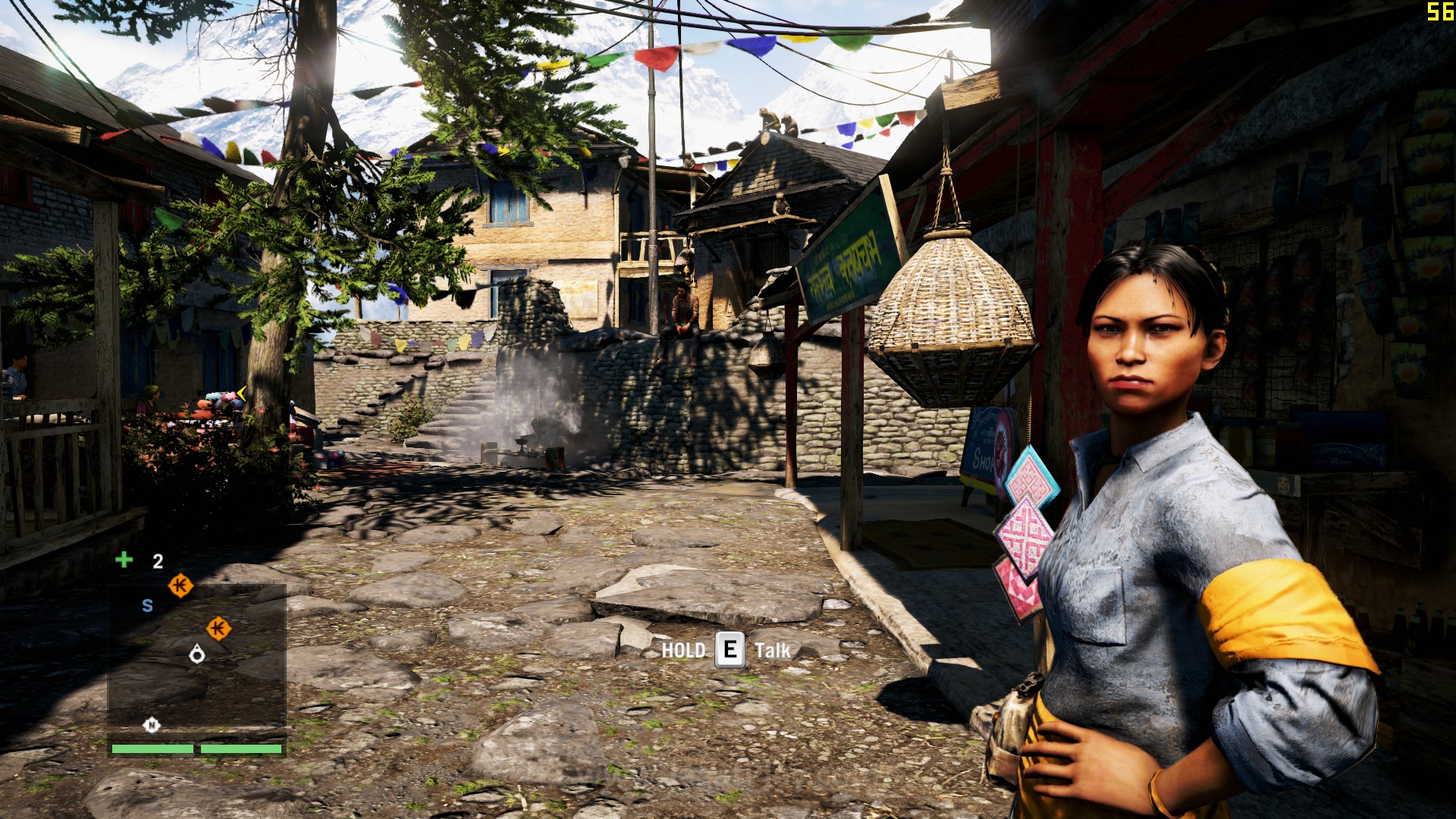Viewport: 1456px width, 819px height.
Task: Select the blue S marker on the minimap
Action: 148,605
